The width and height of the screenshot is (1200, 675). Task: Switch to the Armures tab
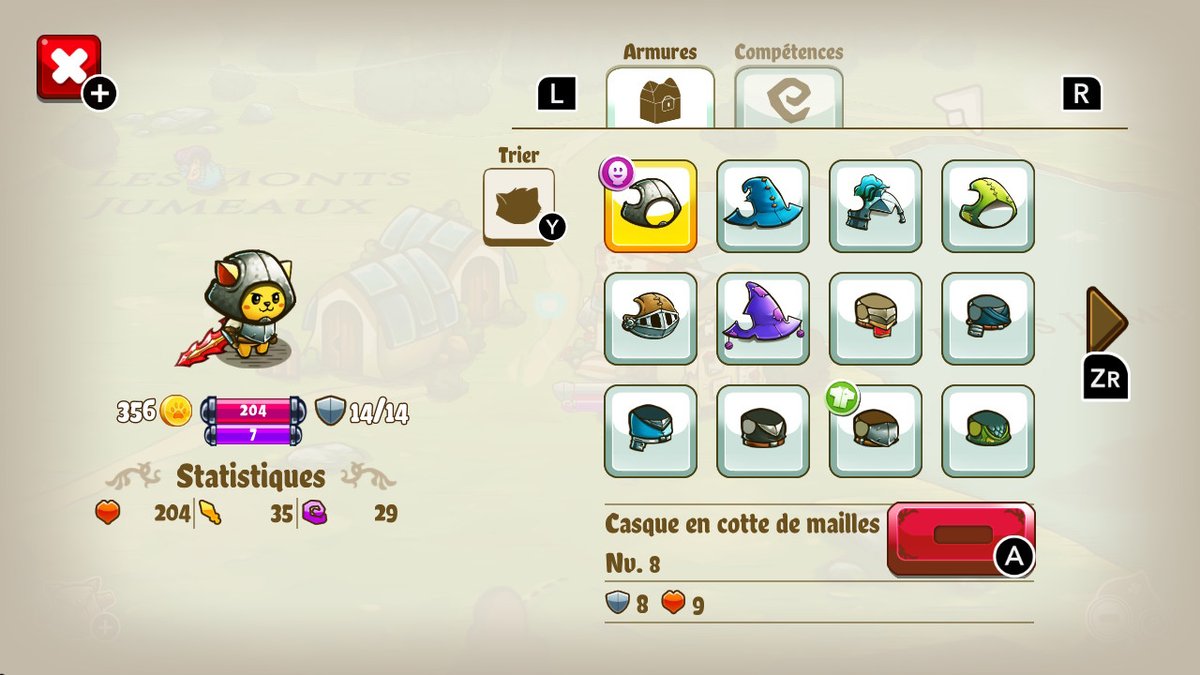coord(660,98)
